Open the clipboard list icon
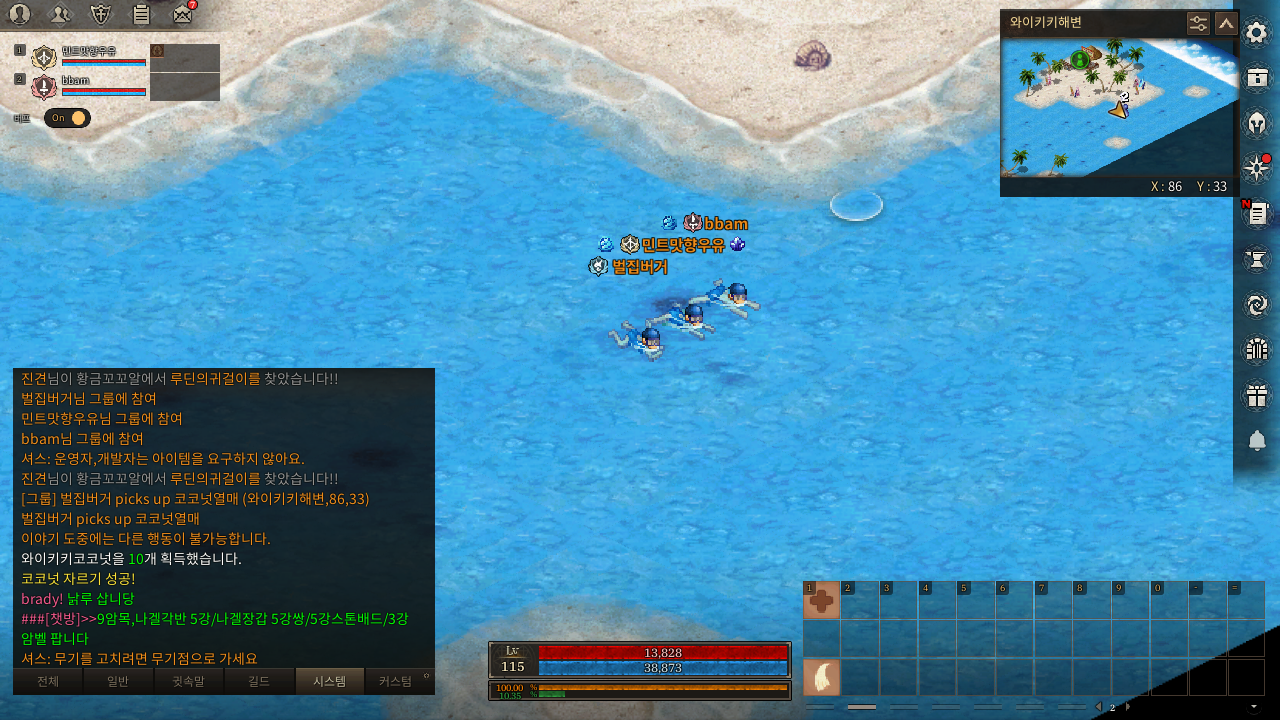The height and width of the screenshot is (720, 1280). [141, 14]
